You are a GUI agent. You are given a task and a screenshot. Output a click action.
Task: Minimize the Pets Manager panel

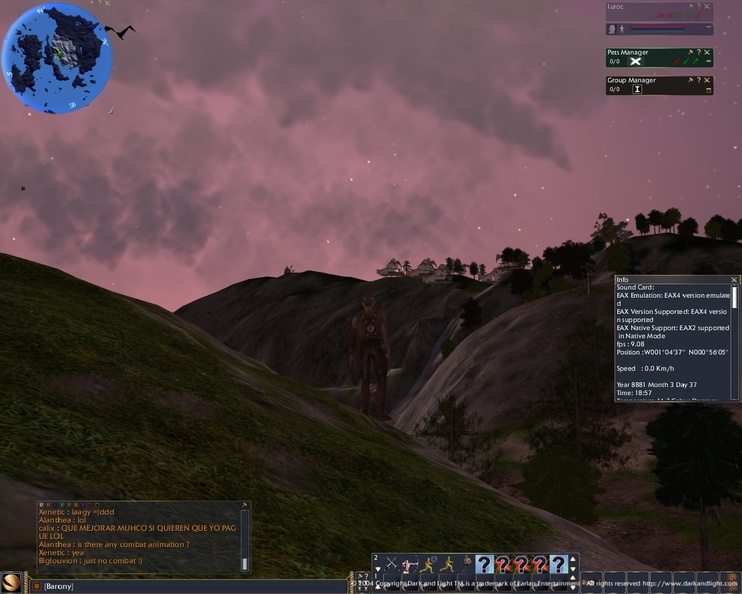(x=708, y=62)
